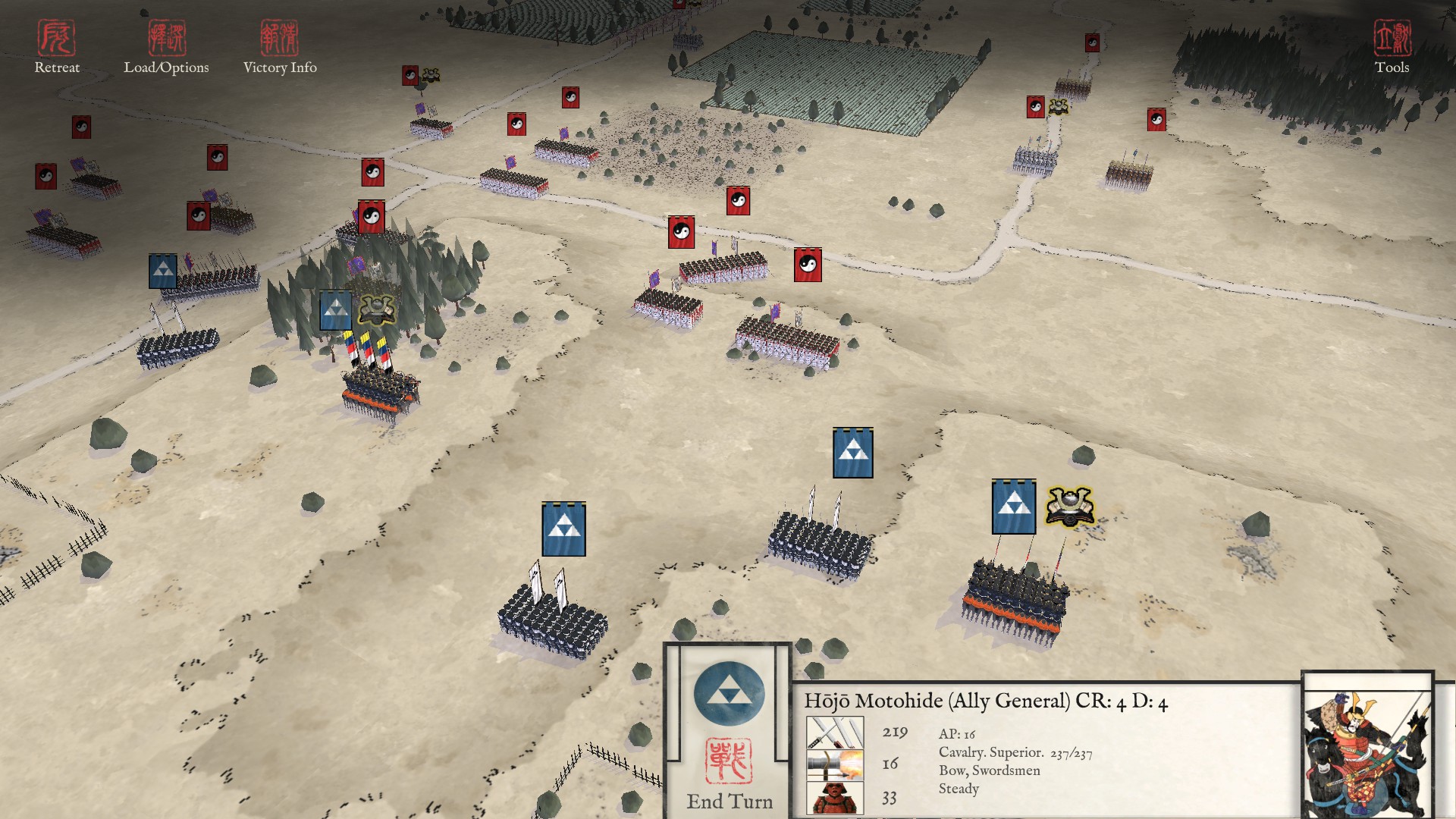The height and width of the screenshot is (819, 1456).
Task: Click the Victory Info label text
Action: [x=279, y=68]
